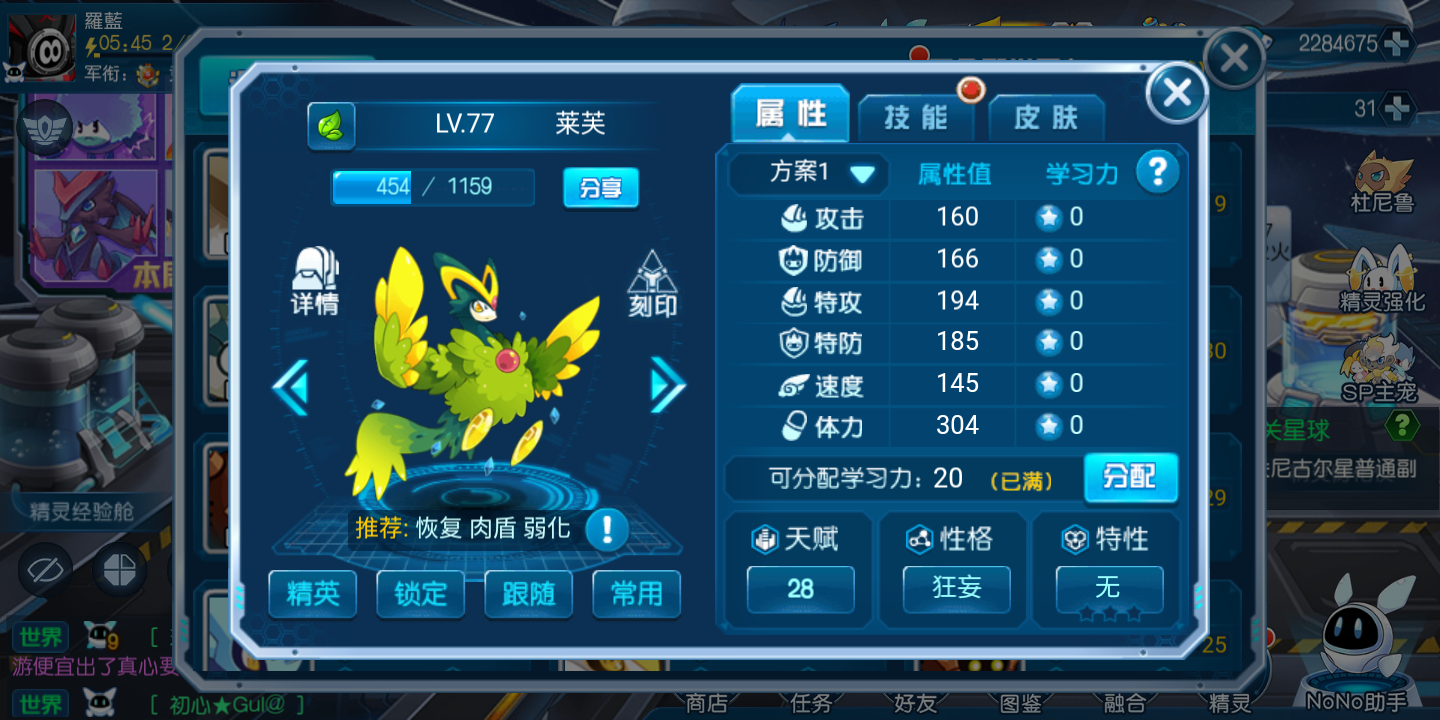The height and width of the screenshot is (720, 1440).
Task: Open the 性格 nature 狂妄 button
Action: click(x=956, y=588)
